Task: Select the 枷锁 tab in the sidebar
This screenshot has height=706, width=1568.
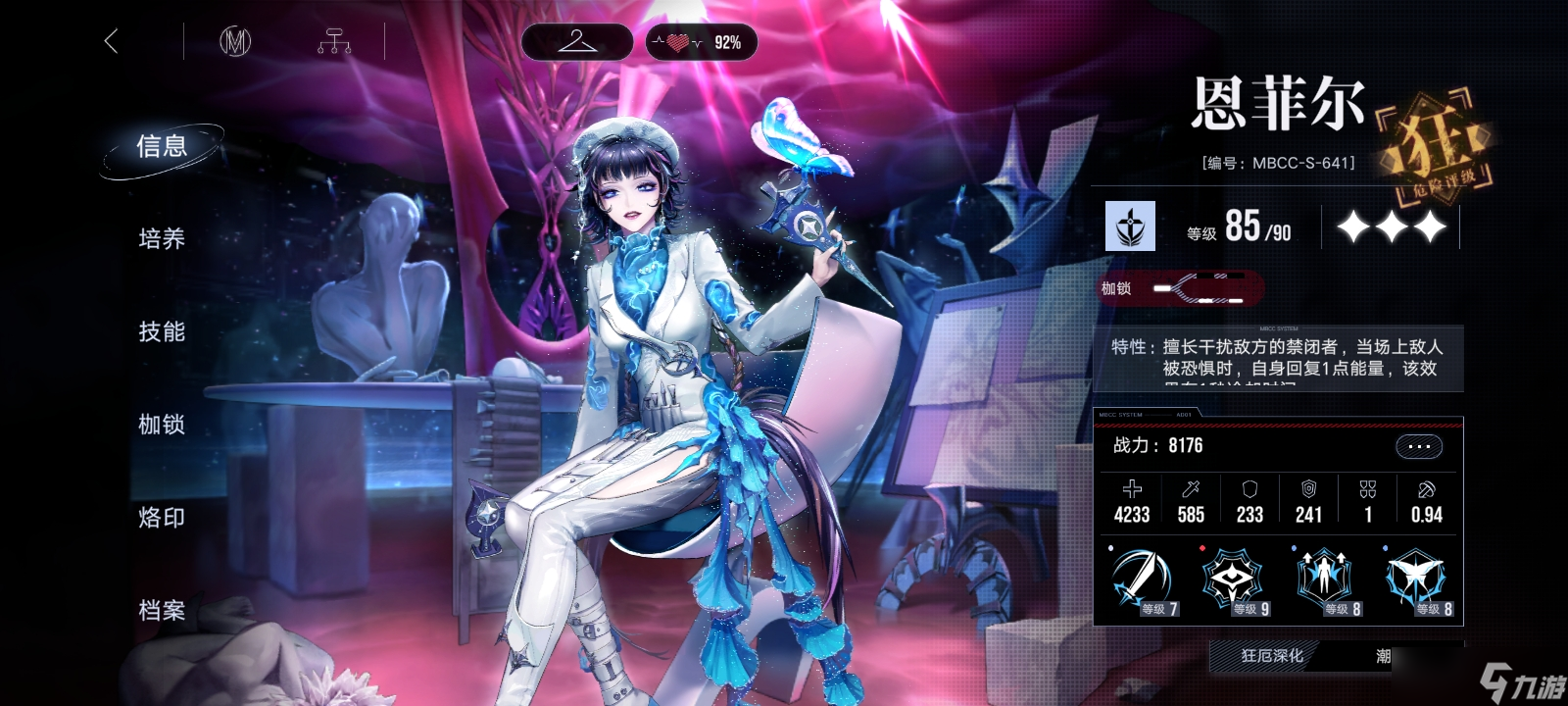Action: point(162,425)
